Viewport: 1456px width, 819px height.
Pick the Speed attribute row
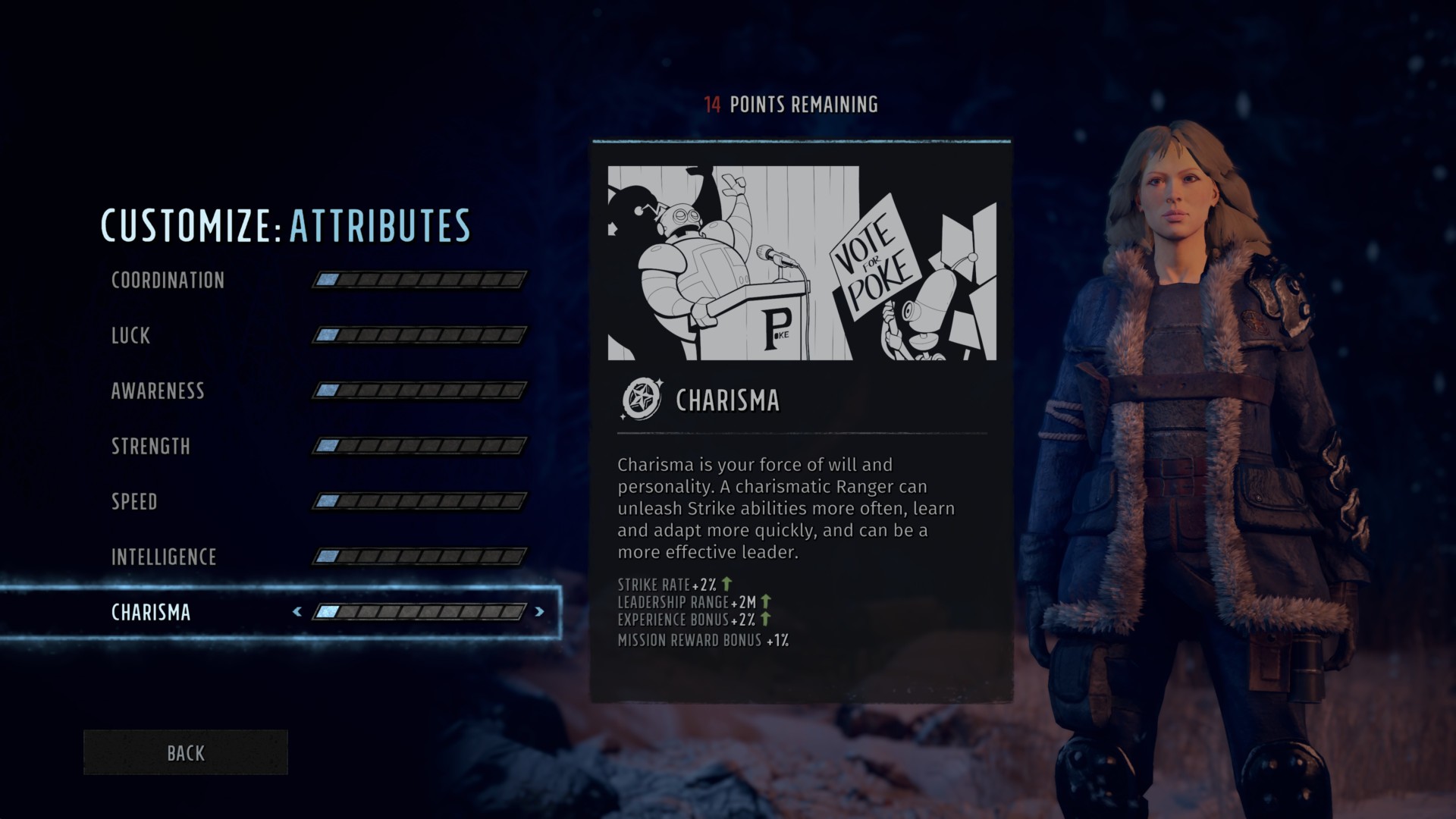(x=134, y=501)
